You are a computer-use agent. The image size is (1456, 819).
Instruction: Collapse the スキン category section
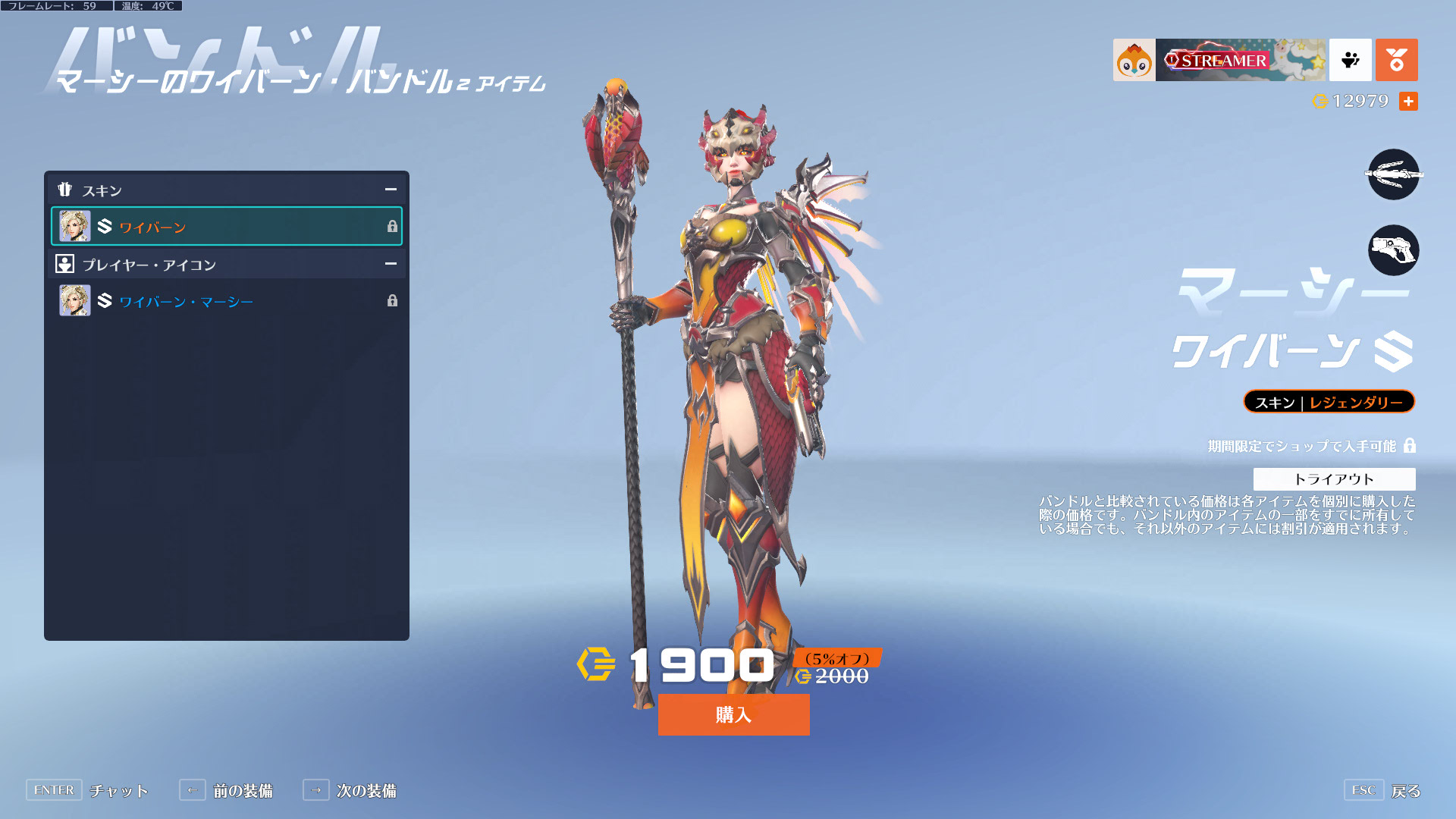click(x=391, y=190)
